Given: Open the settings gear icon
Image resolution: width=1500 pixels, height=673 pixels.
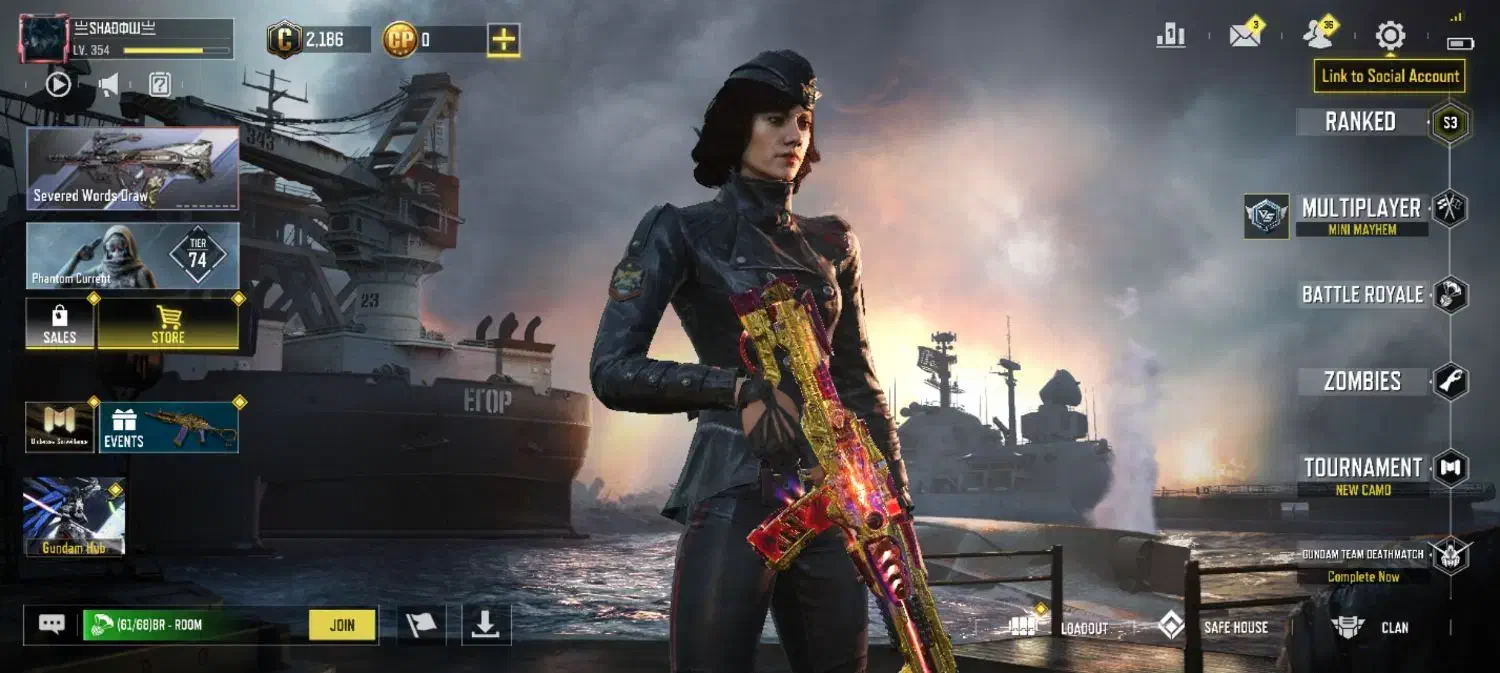Looking at the screenshot, I should (x=1390, y=37).
